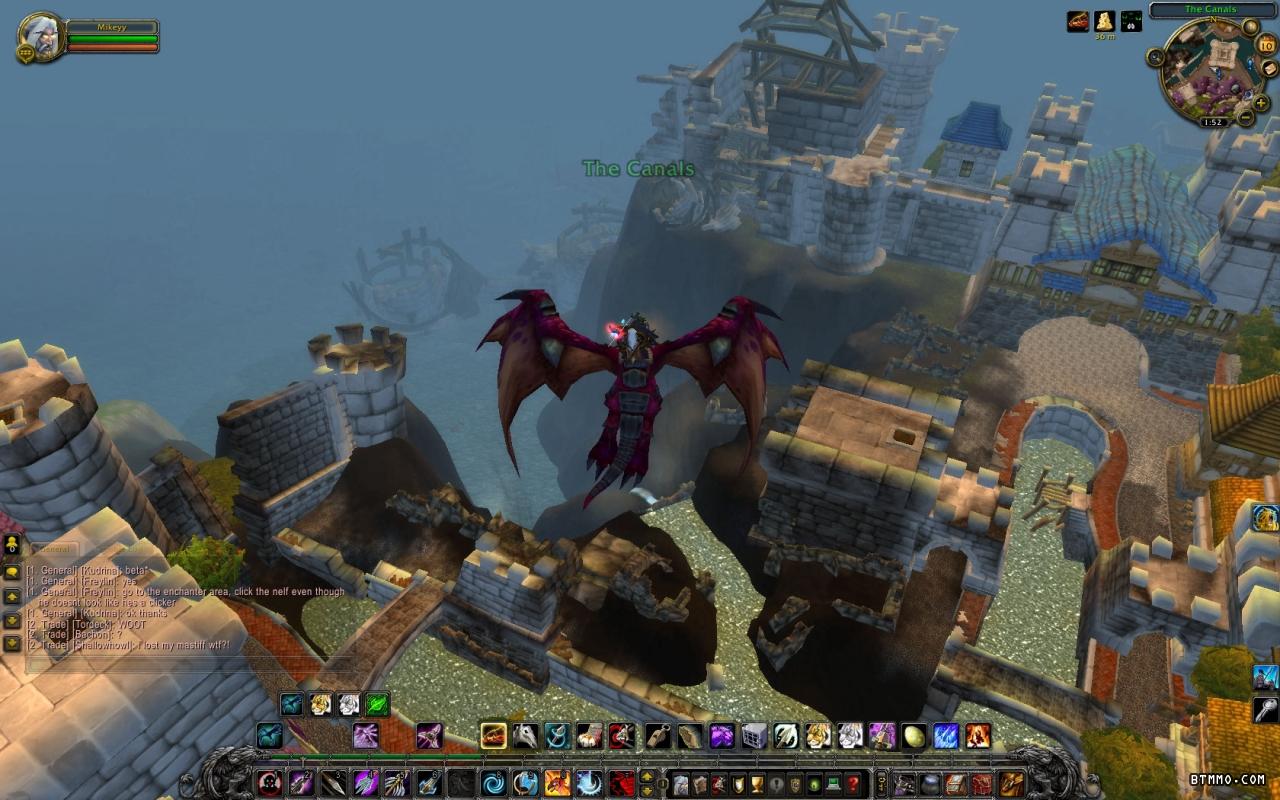Use the pale egg item slot

point(914,737)
